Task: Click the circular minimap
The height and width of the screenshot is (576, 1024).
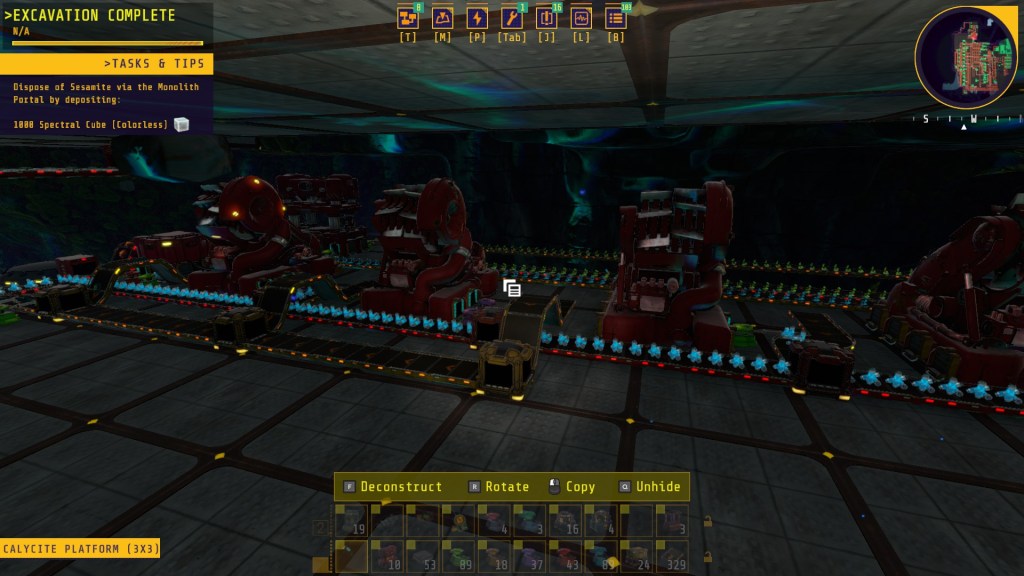Action: coord(965,58)
